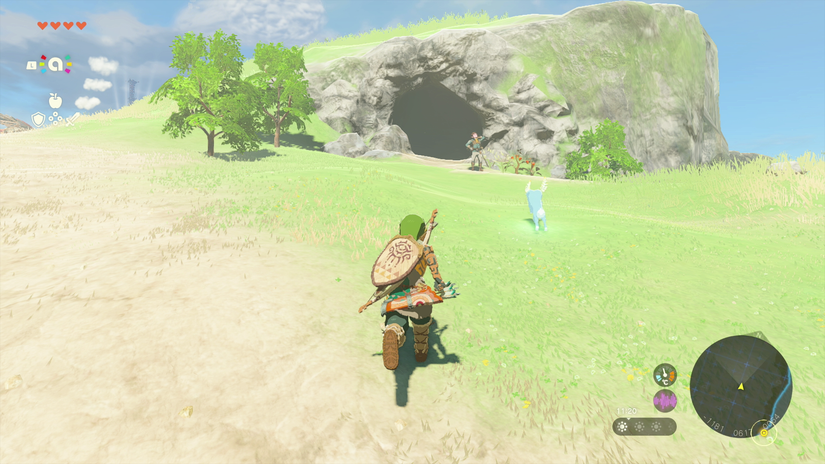Image resolution: width=825 pixels, height=464 pixels.
Task: Select the temperature gauge icon
Action: (665, 375)
